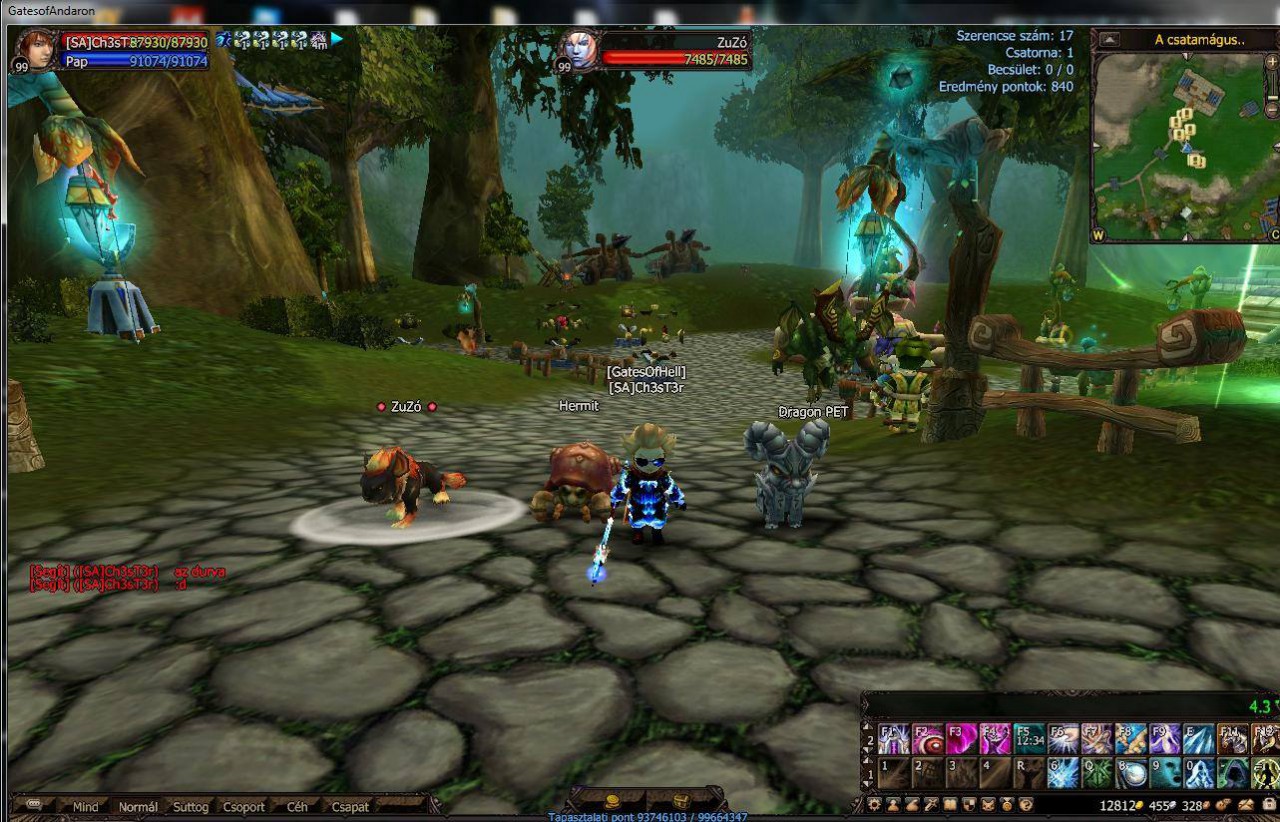Click the speech bubble chat button

tap(34, 805)
